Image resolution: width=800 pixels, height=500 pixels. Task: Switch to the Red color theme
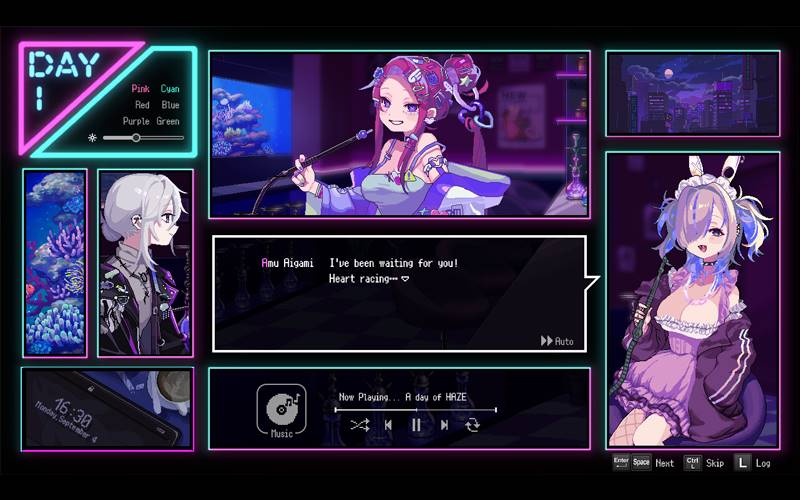(x=143, y=104)
